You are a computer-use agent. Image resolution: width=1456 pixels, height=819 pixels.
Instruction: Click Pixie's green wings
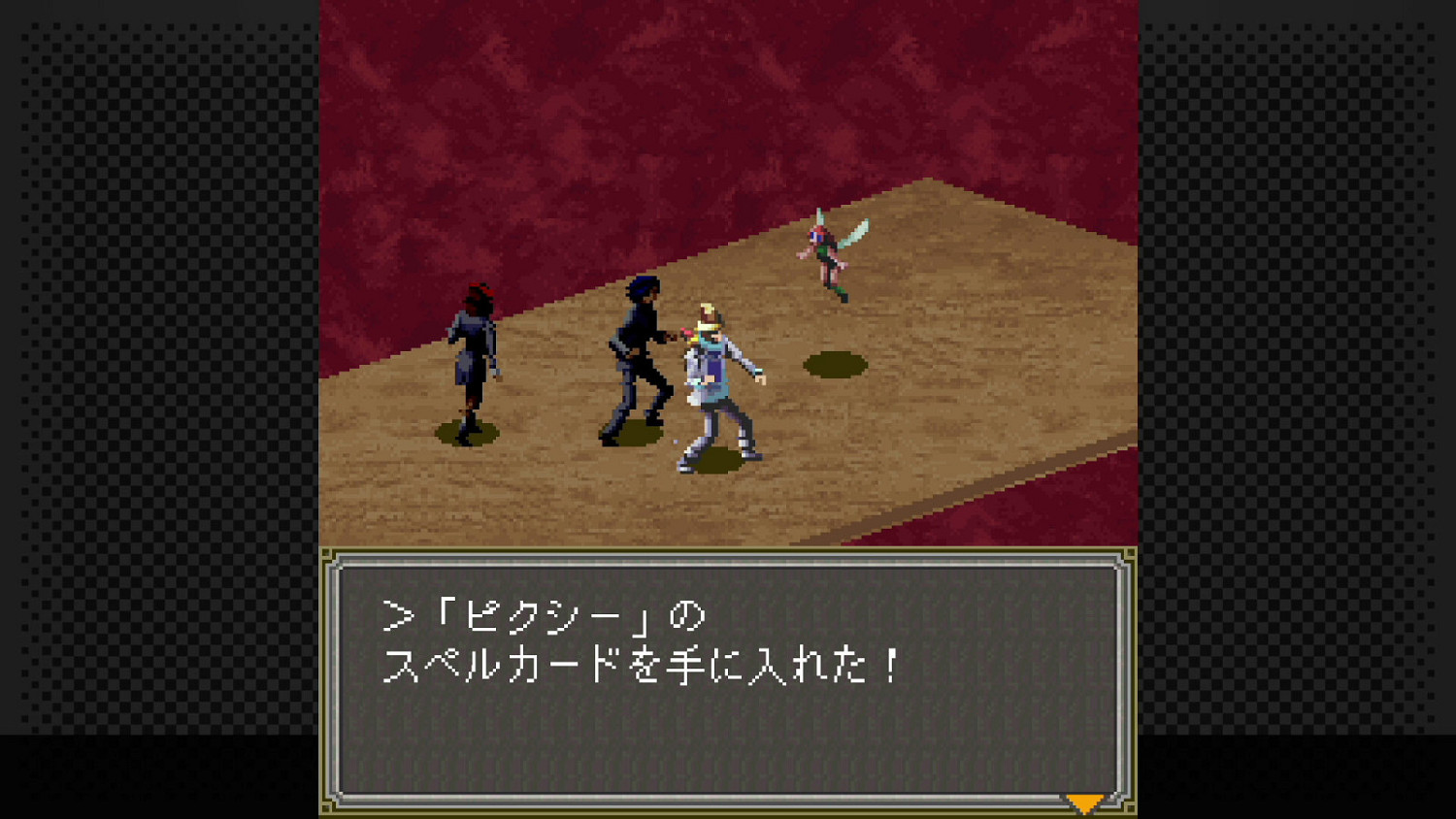(852, 233)
